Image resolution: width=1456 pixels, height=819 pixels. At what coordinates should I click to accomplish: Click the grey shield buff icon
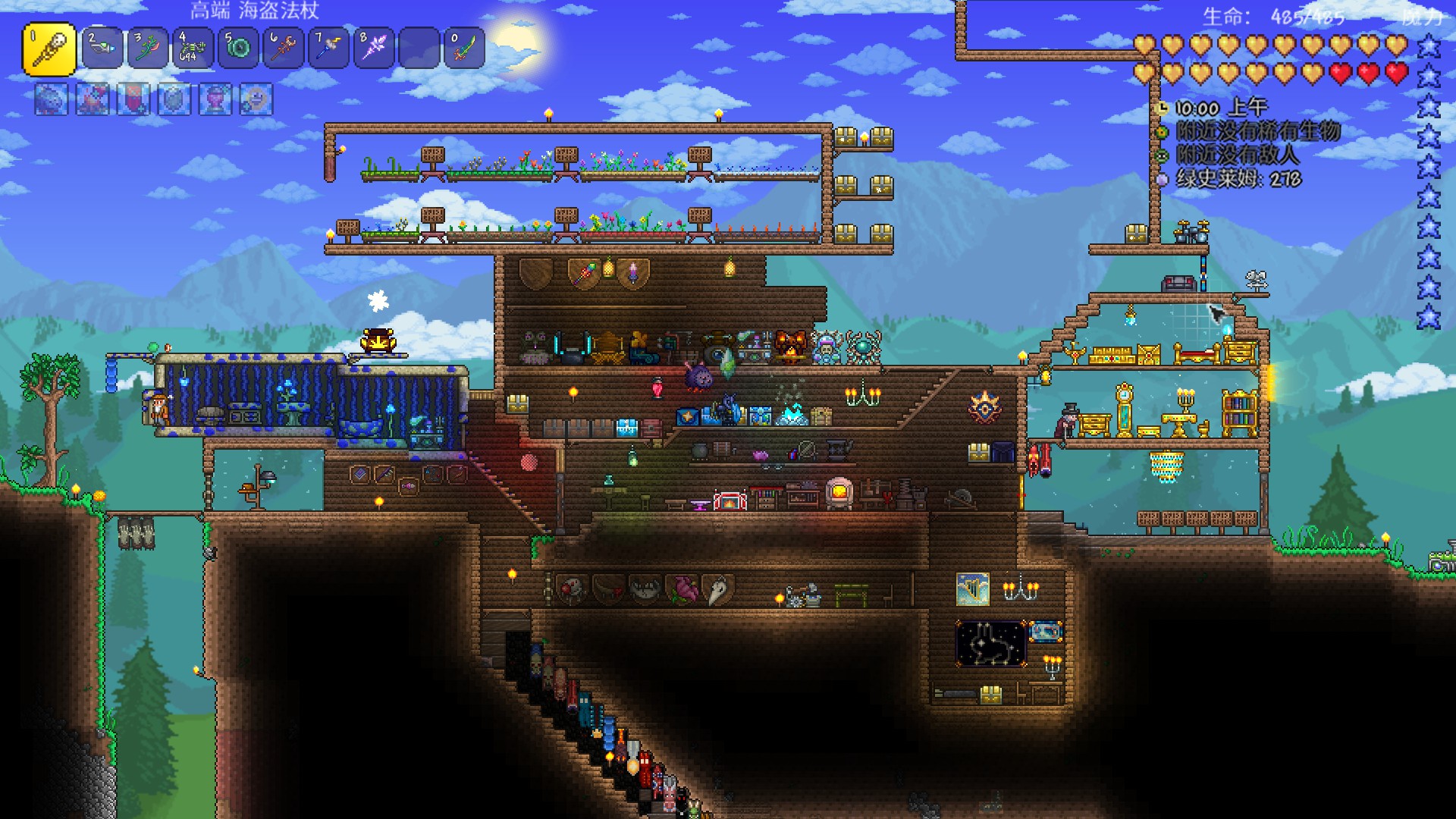[x=174, y=99]
